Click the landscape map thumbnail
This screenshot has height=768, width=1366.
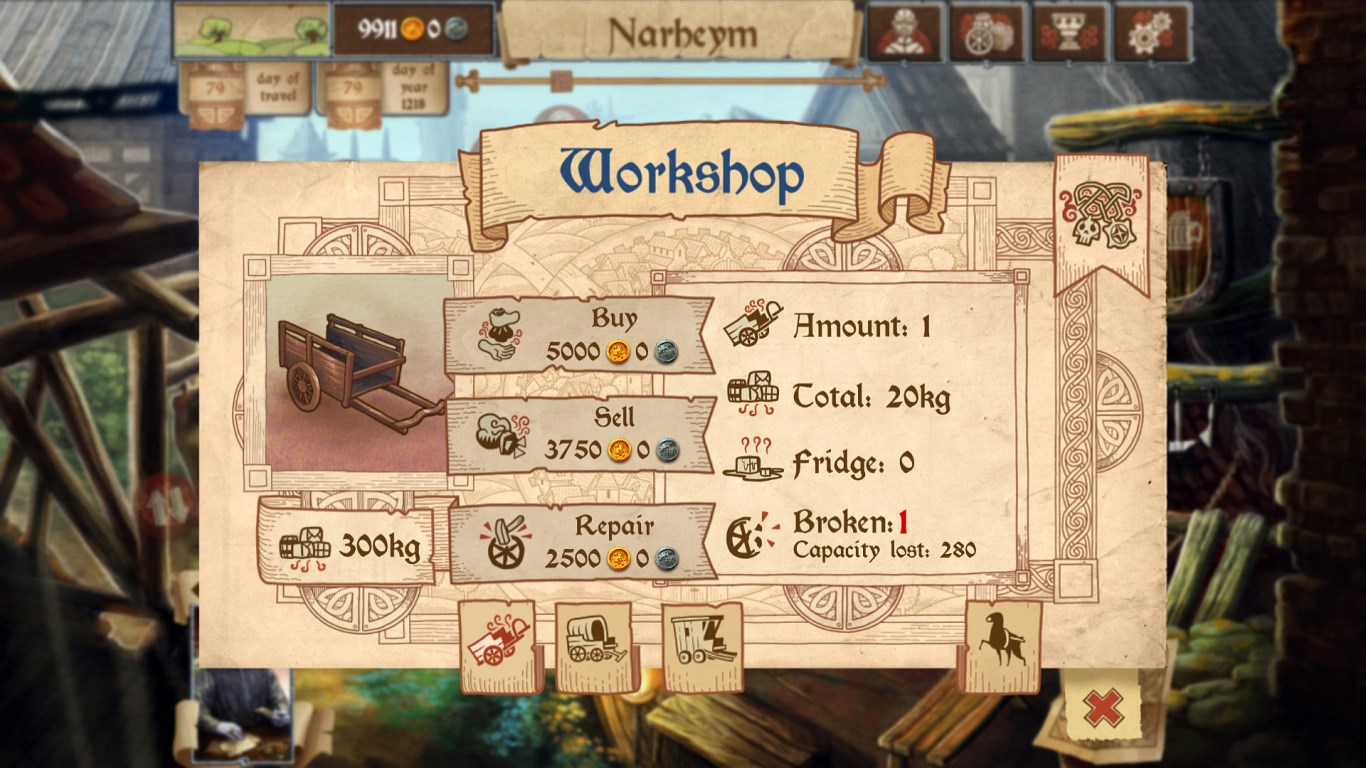tap(252, 30)
